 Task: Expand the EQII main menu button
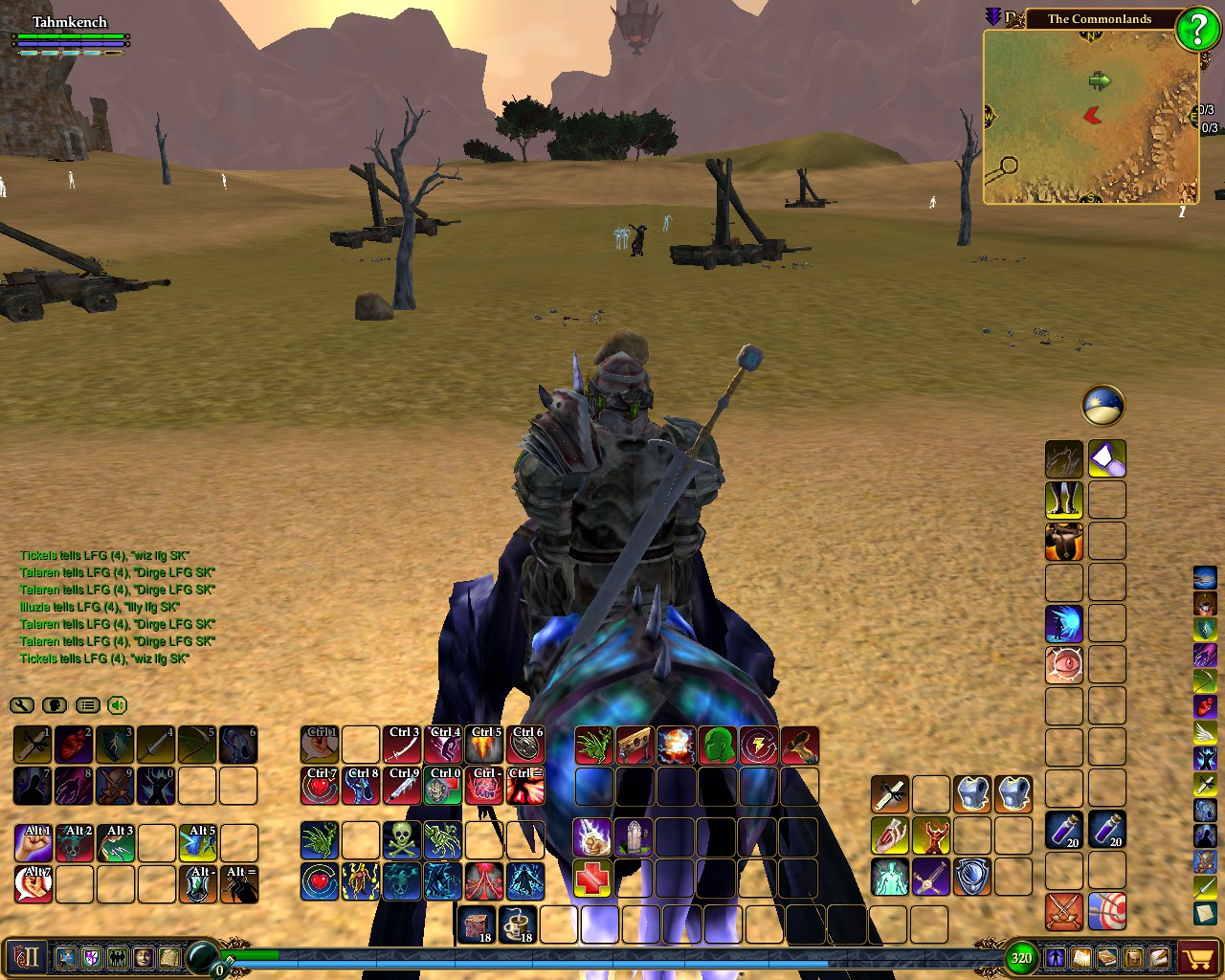[x=26, y=957]
